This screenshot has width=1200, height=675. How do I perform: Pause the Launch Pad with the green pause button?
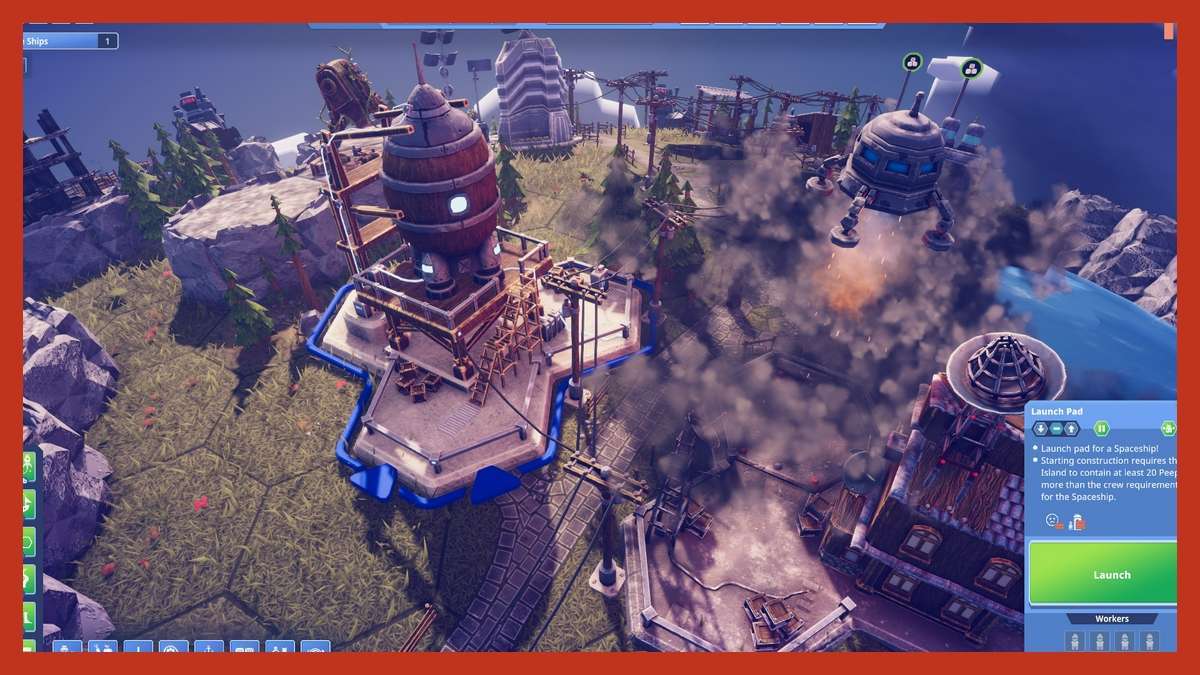[x=1101, y=429]
